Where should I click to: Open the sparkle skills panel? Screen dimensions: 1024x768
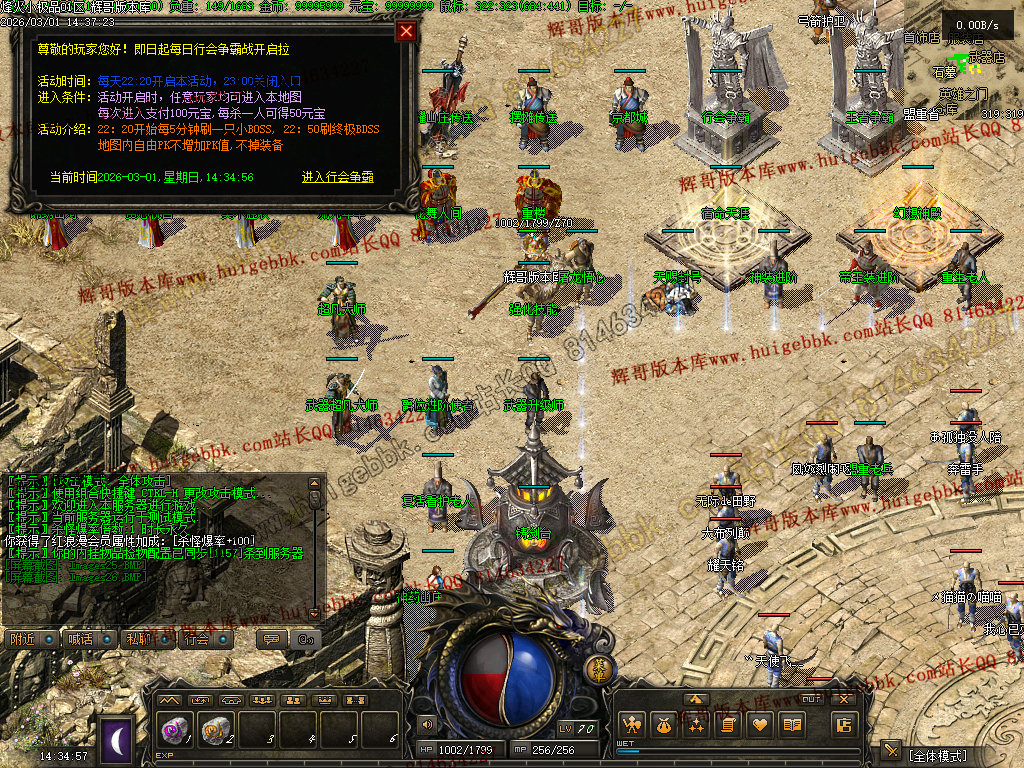coord(695,724)
